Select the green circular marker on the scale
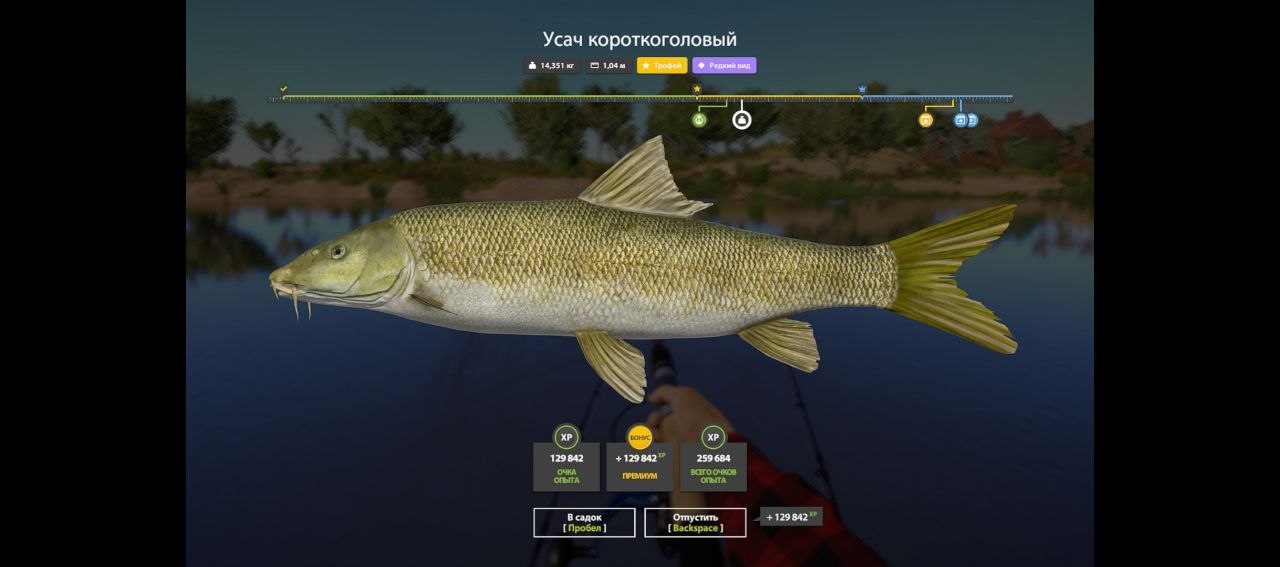The width and height of the screenshot is (1280, 567). [699, 120]
